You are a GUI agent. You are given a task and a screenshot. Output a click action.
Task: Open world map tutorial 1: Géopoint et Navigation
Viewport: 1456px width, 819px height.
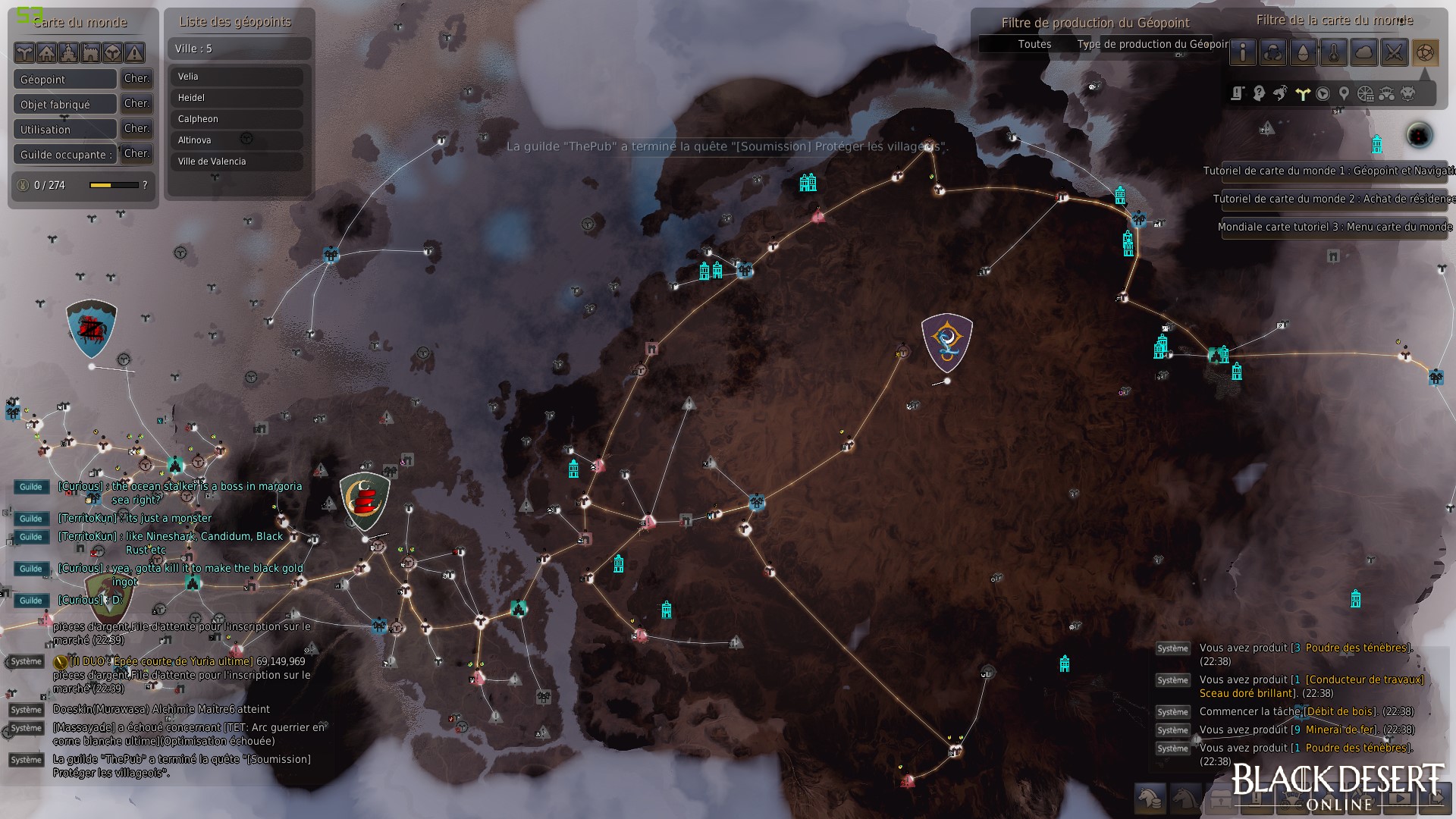[x=1329, y=171]
